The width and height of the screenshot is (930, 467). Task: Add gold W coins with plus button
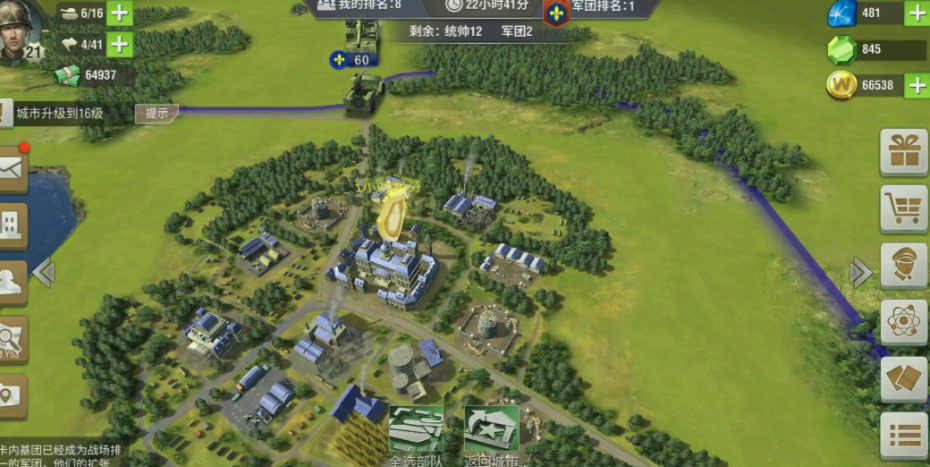[x=916, y=86]
